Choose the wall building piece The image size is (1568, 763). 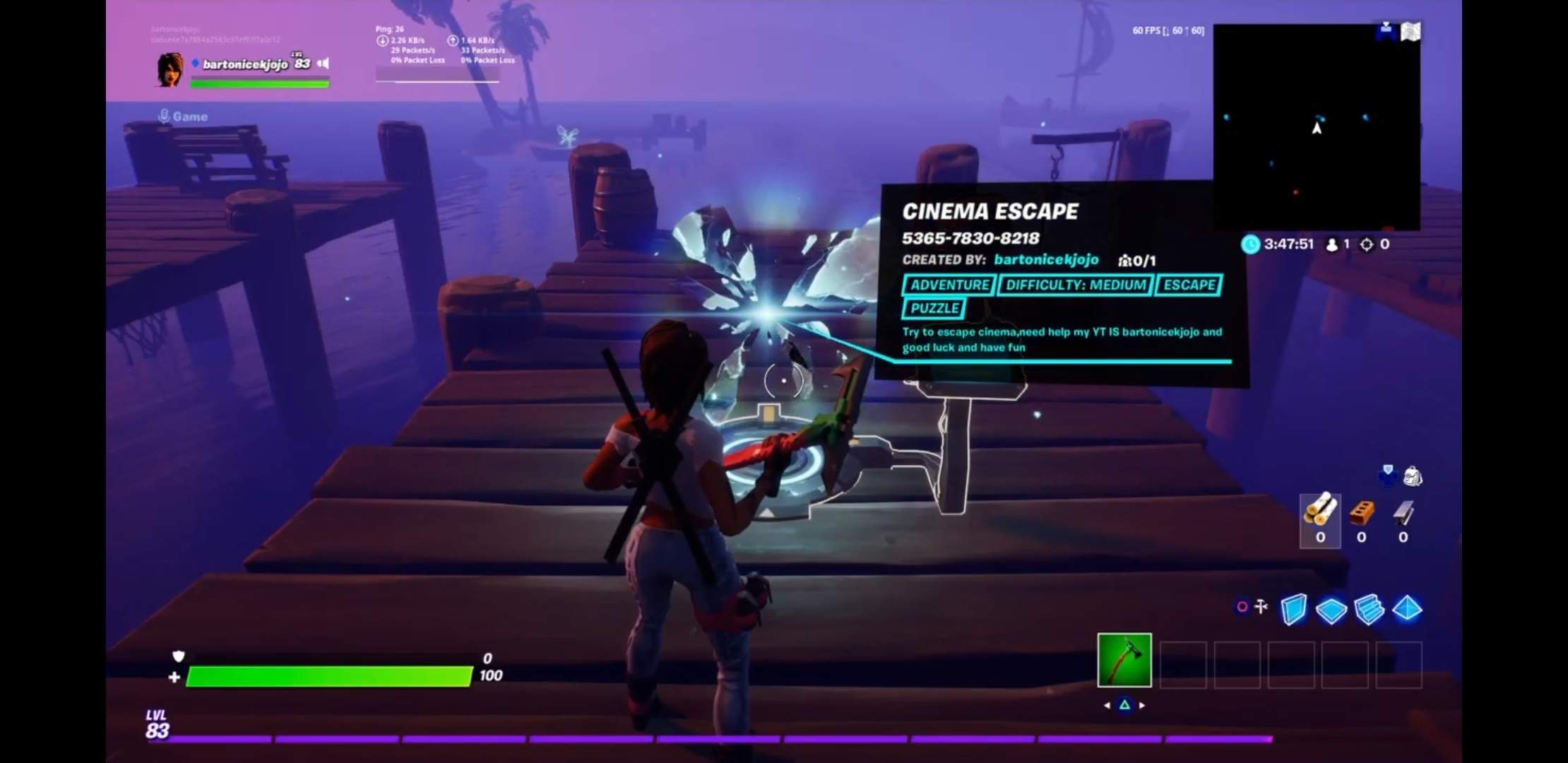(1293, 609)
